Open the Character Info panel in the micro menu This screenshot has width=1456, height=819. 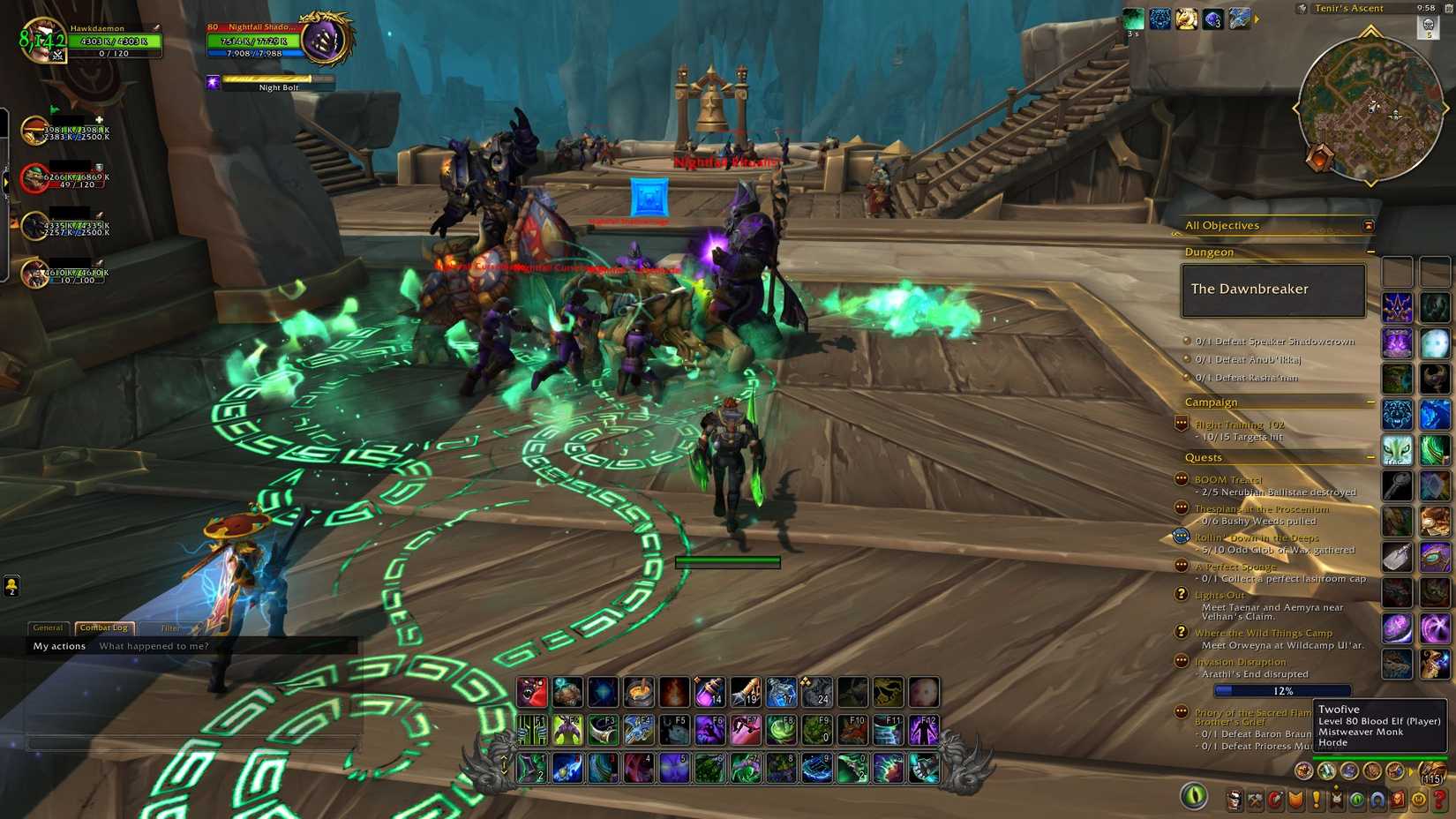tap(1235, 800)
